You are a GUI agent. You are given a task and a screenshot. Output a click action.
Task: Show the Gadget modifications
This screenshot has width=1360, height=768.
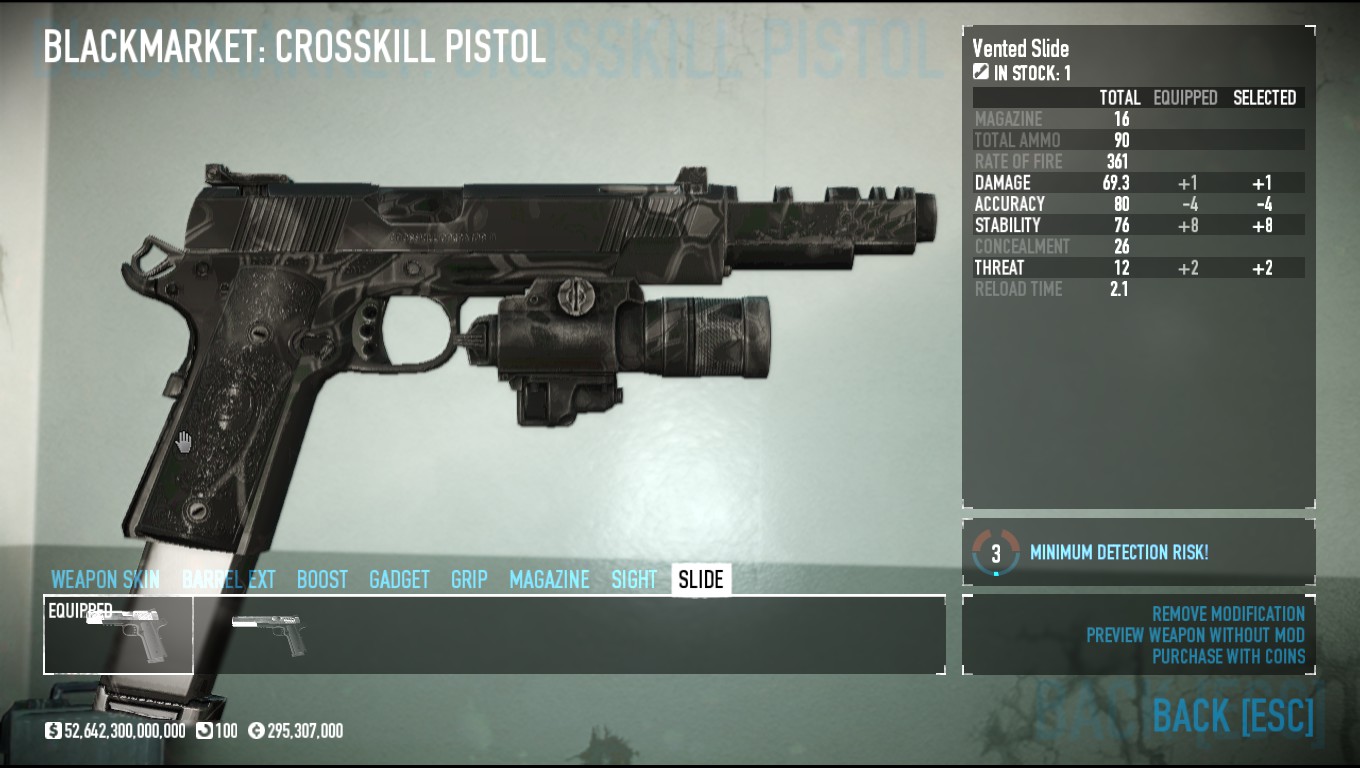399,580
